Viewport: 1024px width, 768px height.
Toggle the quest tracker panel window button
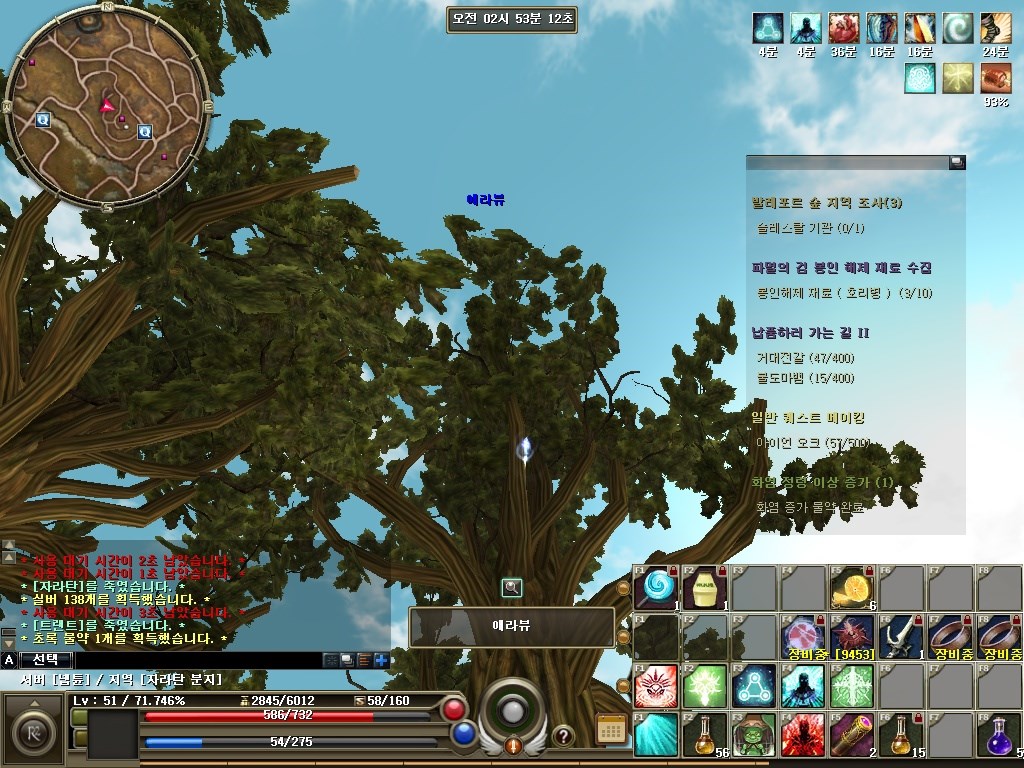tap(957, 162)
